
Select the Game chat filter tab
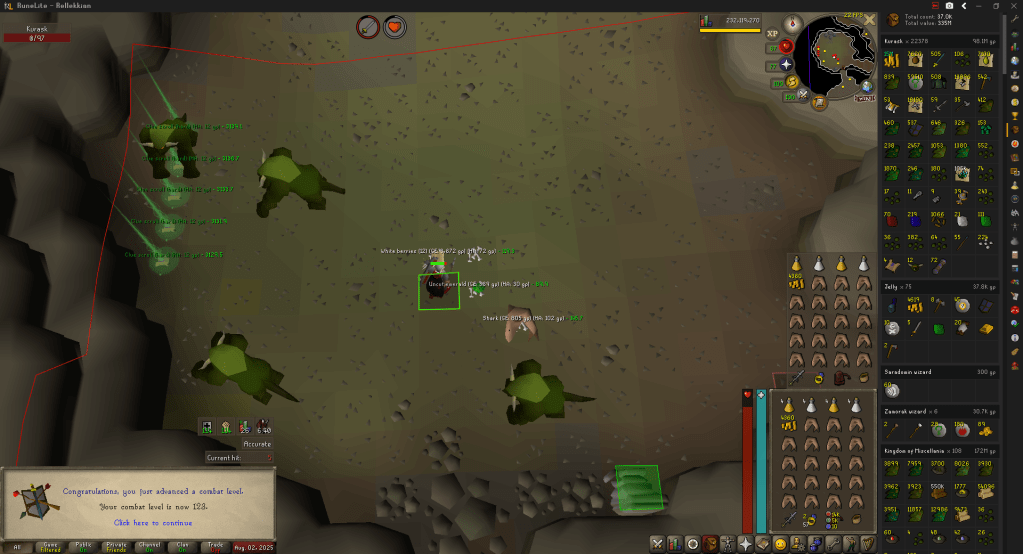pyautogui.click(x=50, y=546)
